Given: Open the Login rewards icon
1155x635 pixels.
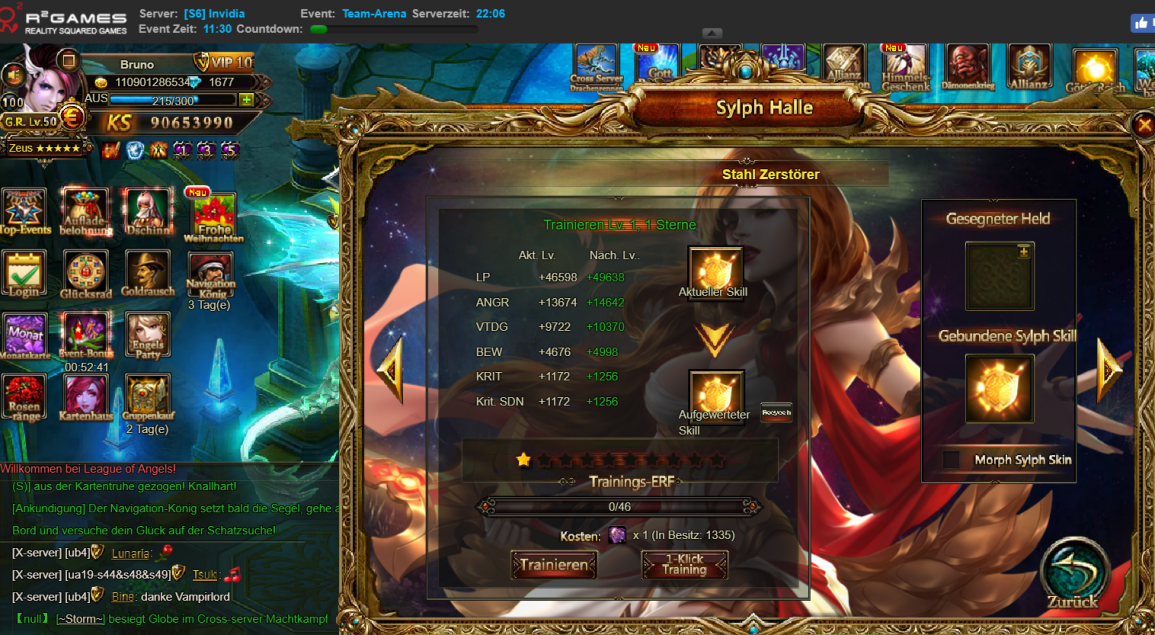Looking at the screenshot, I should [23, 273].
